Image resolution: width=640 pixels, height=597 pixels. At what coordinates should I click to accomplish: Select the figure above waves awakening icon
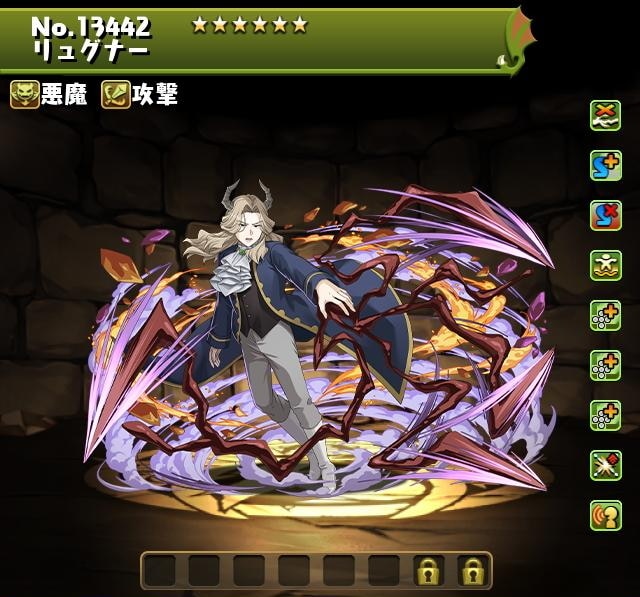605,266
